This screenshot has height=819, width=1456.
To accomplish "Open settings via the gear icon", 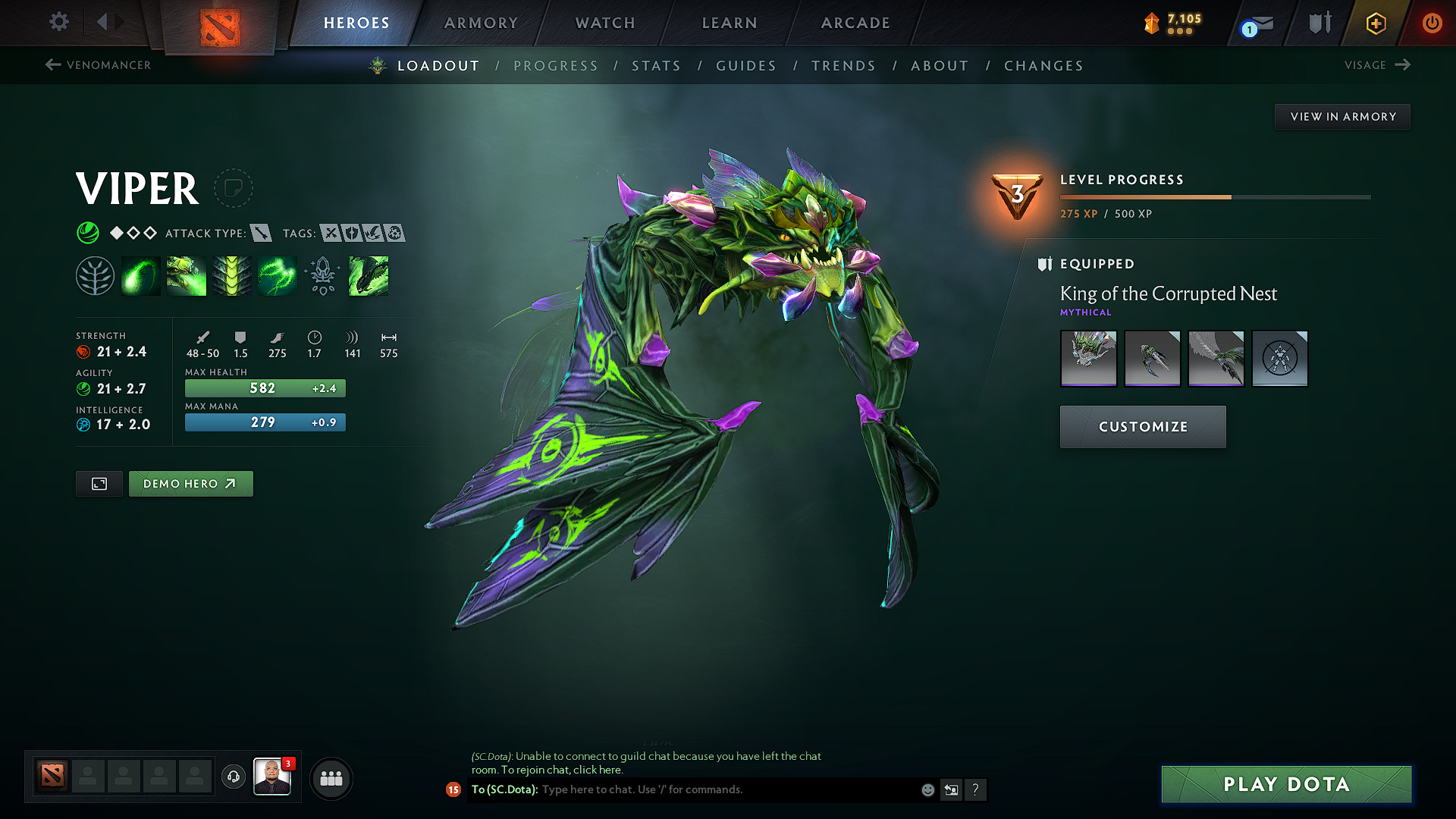I will [58, 22].
